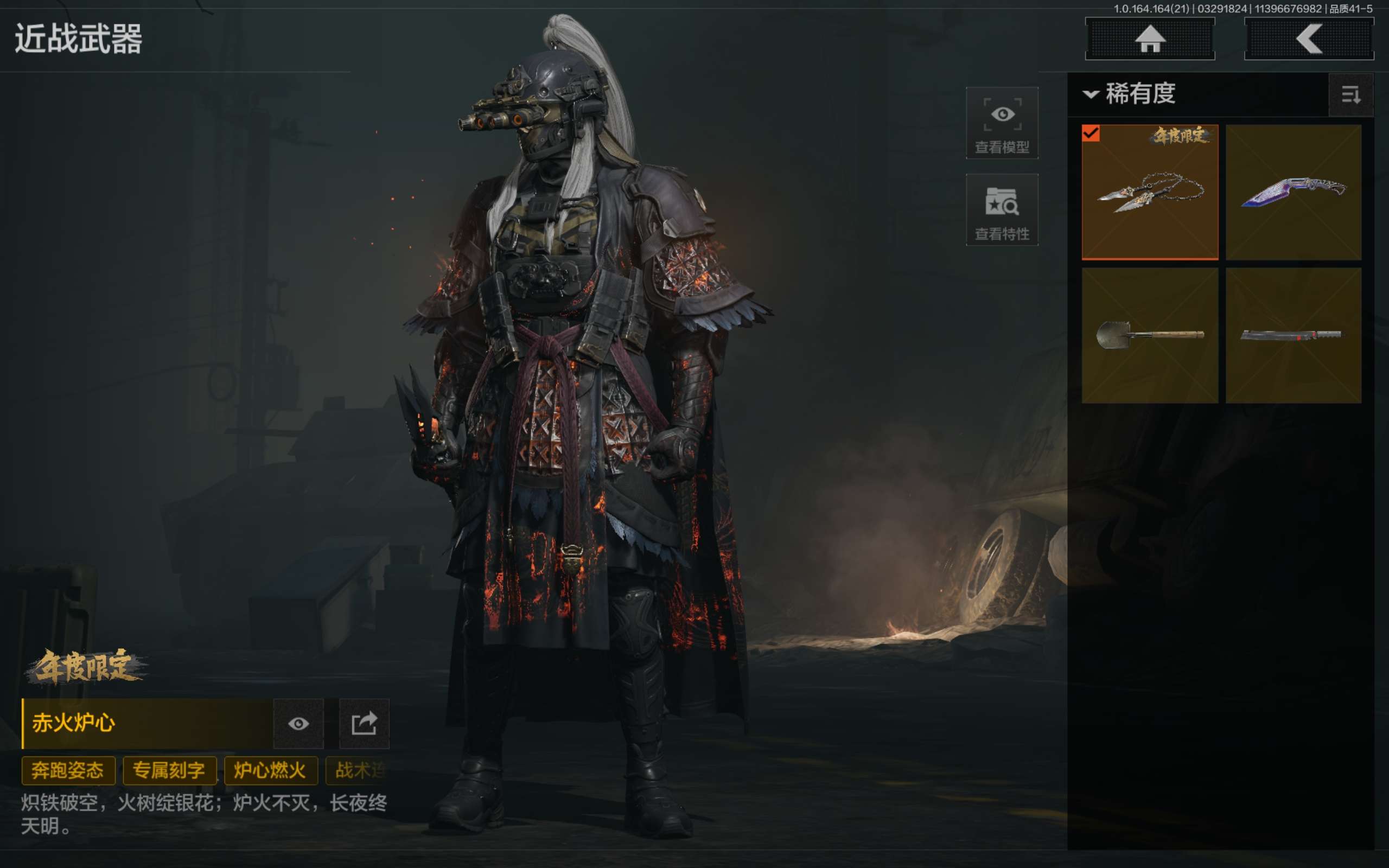Screen dimensions: 1389x868
Task: Go back with the arrow button
Action: (x=1308, y=39)
